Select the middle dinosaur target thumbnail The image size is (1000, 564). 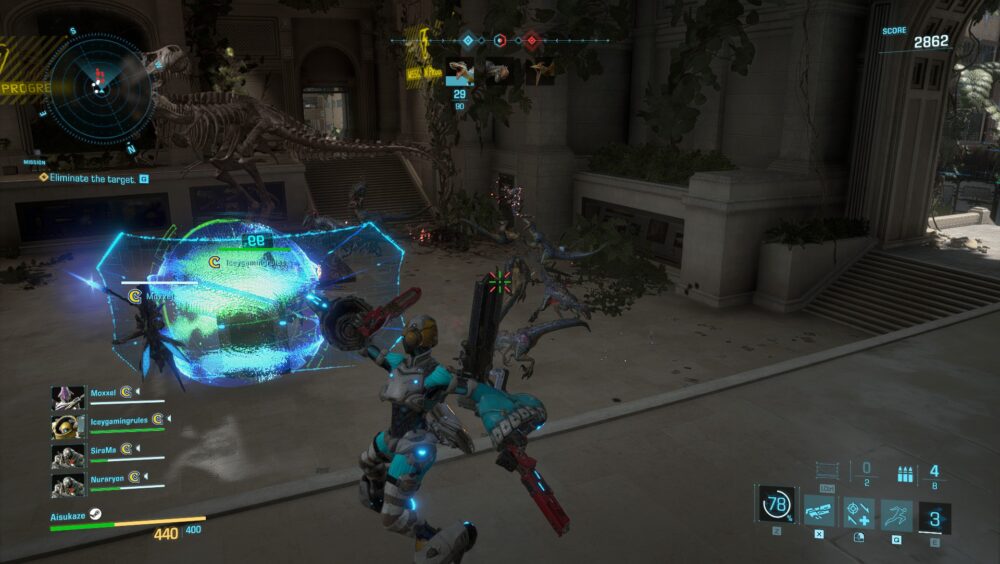pyautogui.click(x=500, y=71)
